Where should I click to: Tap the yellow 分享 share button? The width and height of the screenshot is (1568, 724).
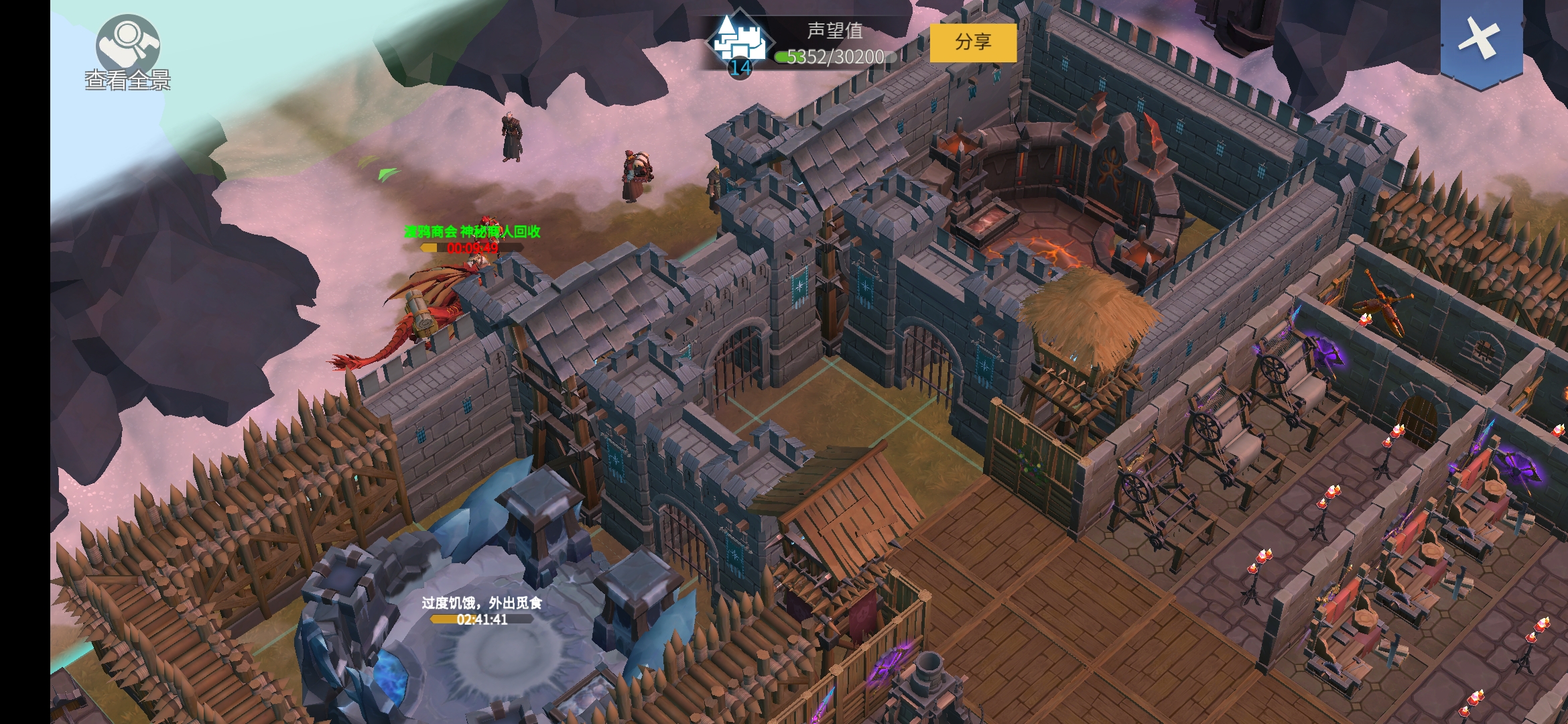(973, 42)
